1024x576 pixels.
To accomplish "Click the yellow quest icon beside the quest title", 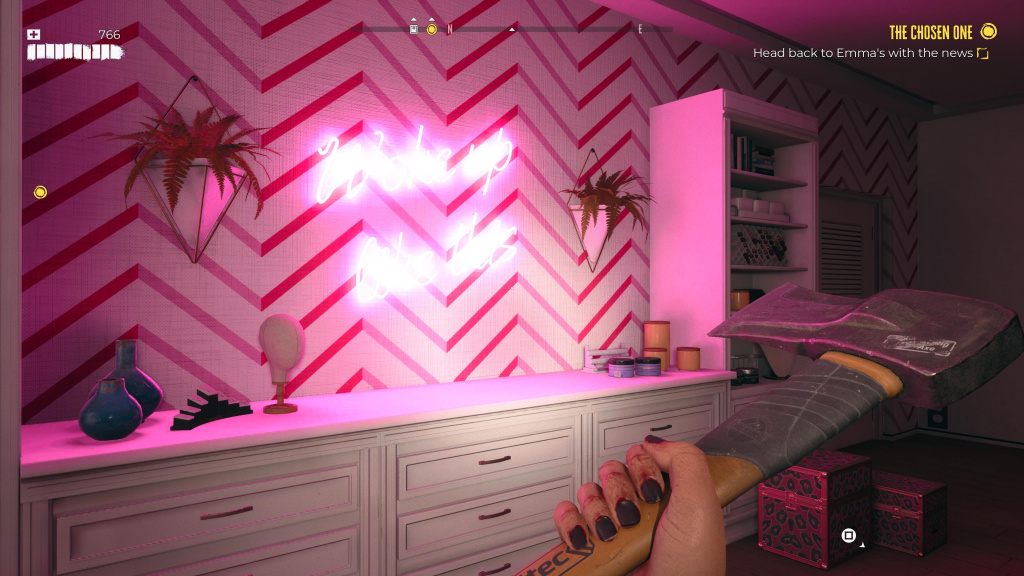I will 989,32.
